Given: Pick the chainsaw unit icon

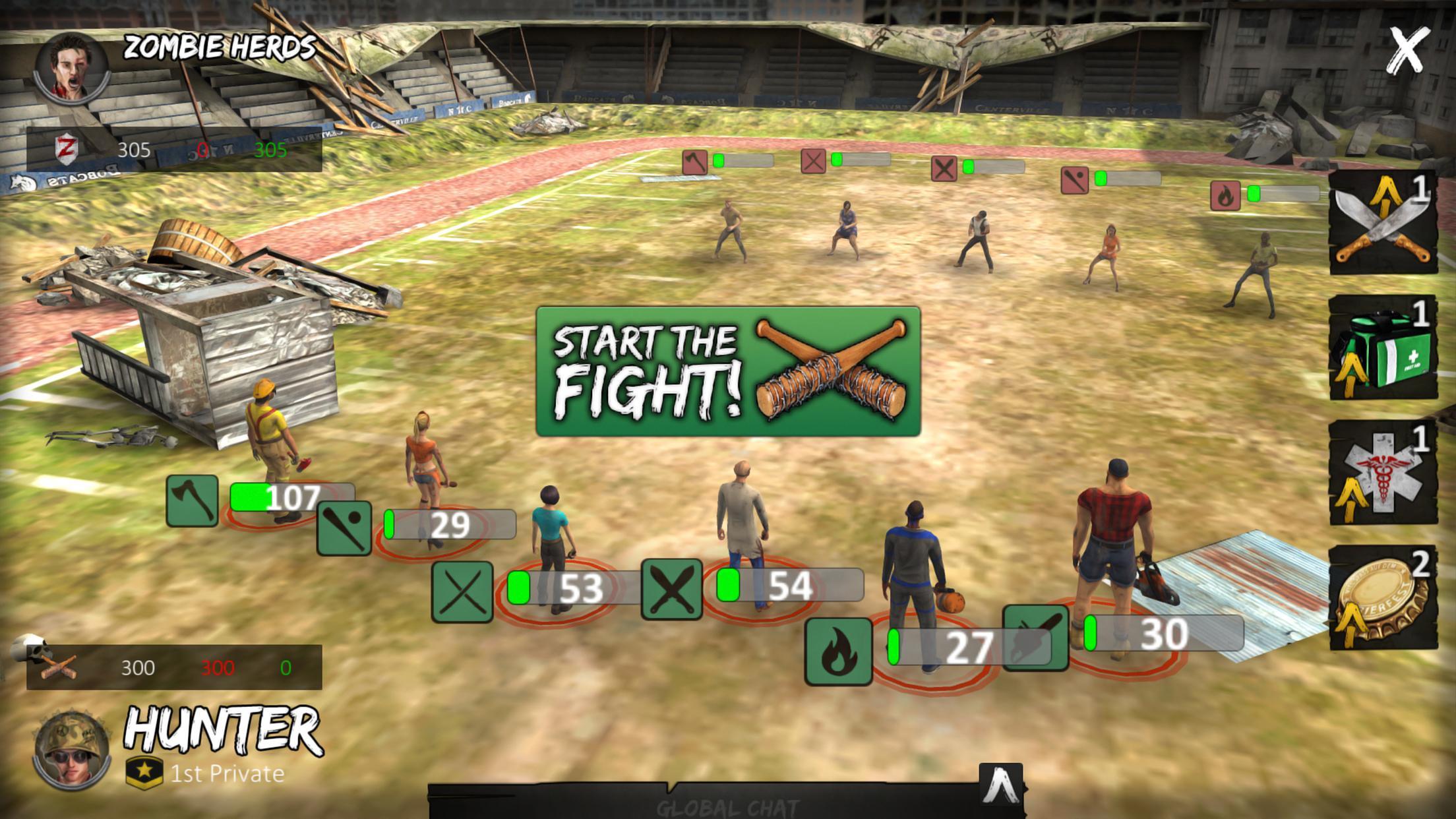Looking at the screenshot, I should (x=1035, y=637).
